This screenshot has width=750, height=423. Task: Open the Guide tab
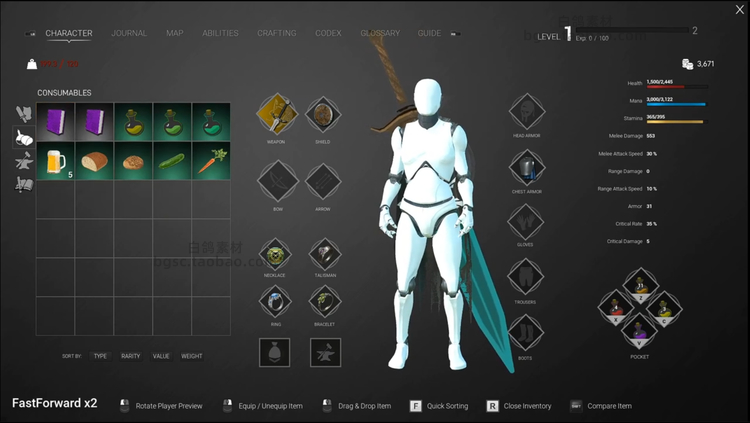[x=429, y=33]
